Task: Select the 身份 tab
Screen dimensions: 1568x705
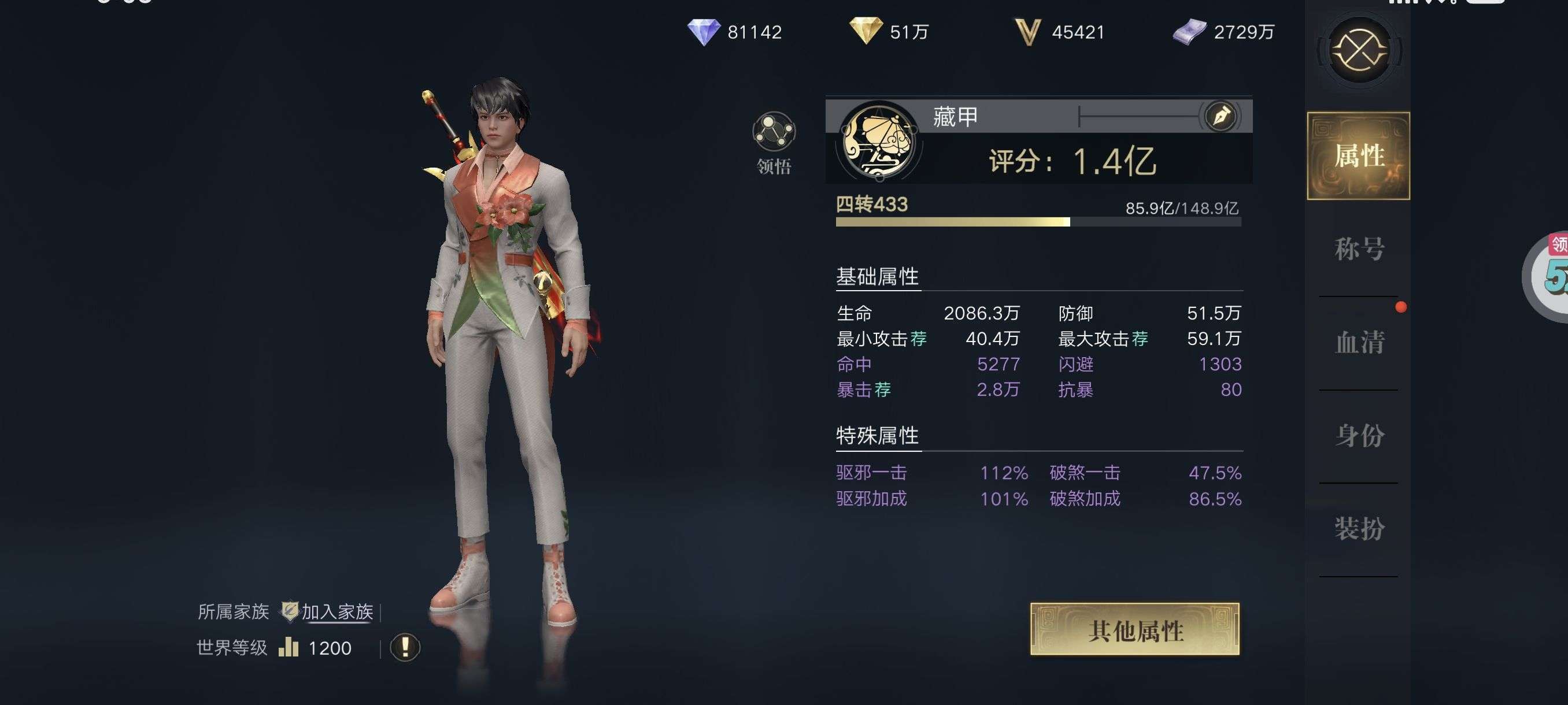Action: (1359, 435)
